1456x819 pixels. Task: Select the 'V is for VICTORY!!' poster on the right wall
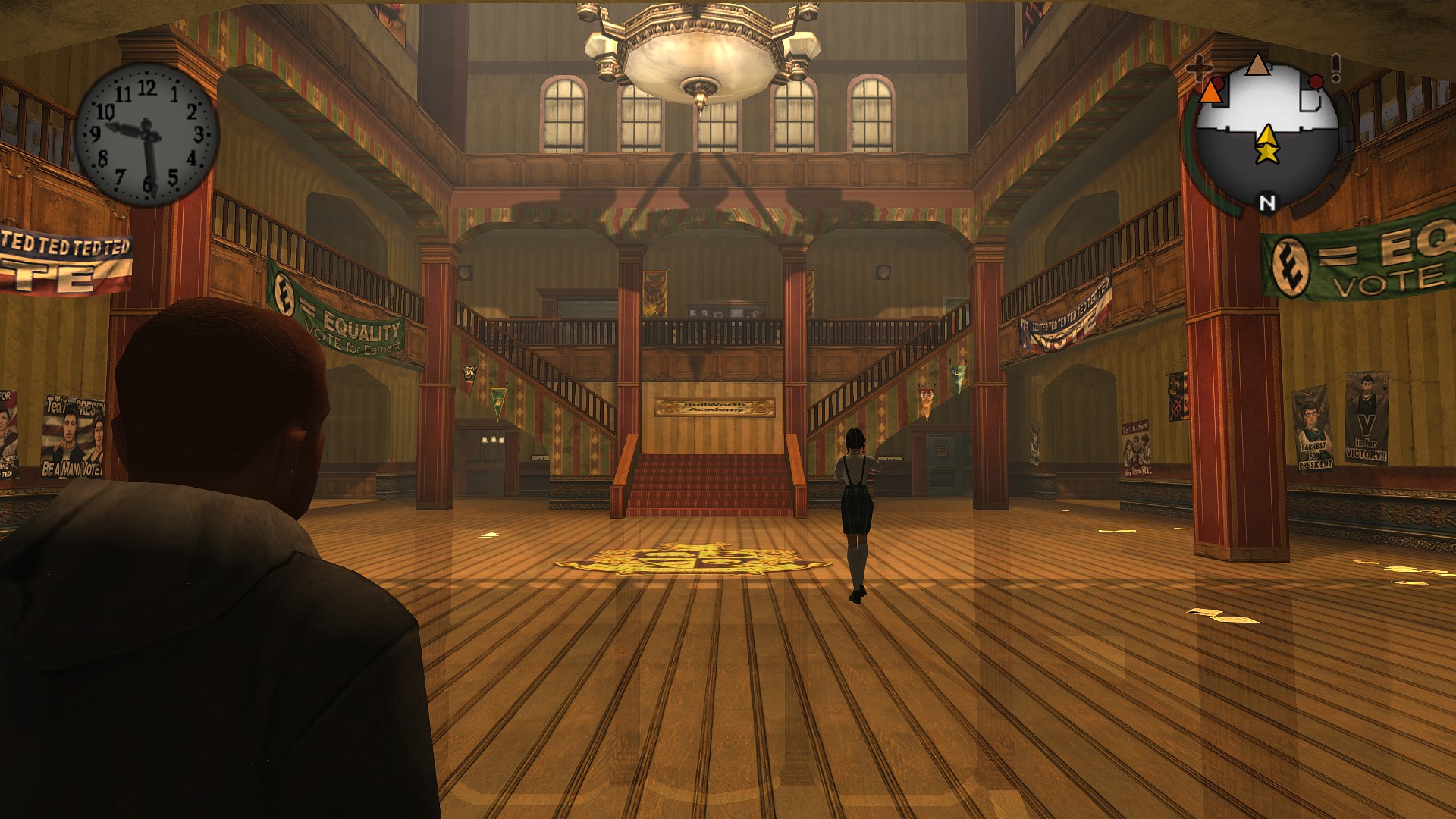point(1365,421)
